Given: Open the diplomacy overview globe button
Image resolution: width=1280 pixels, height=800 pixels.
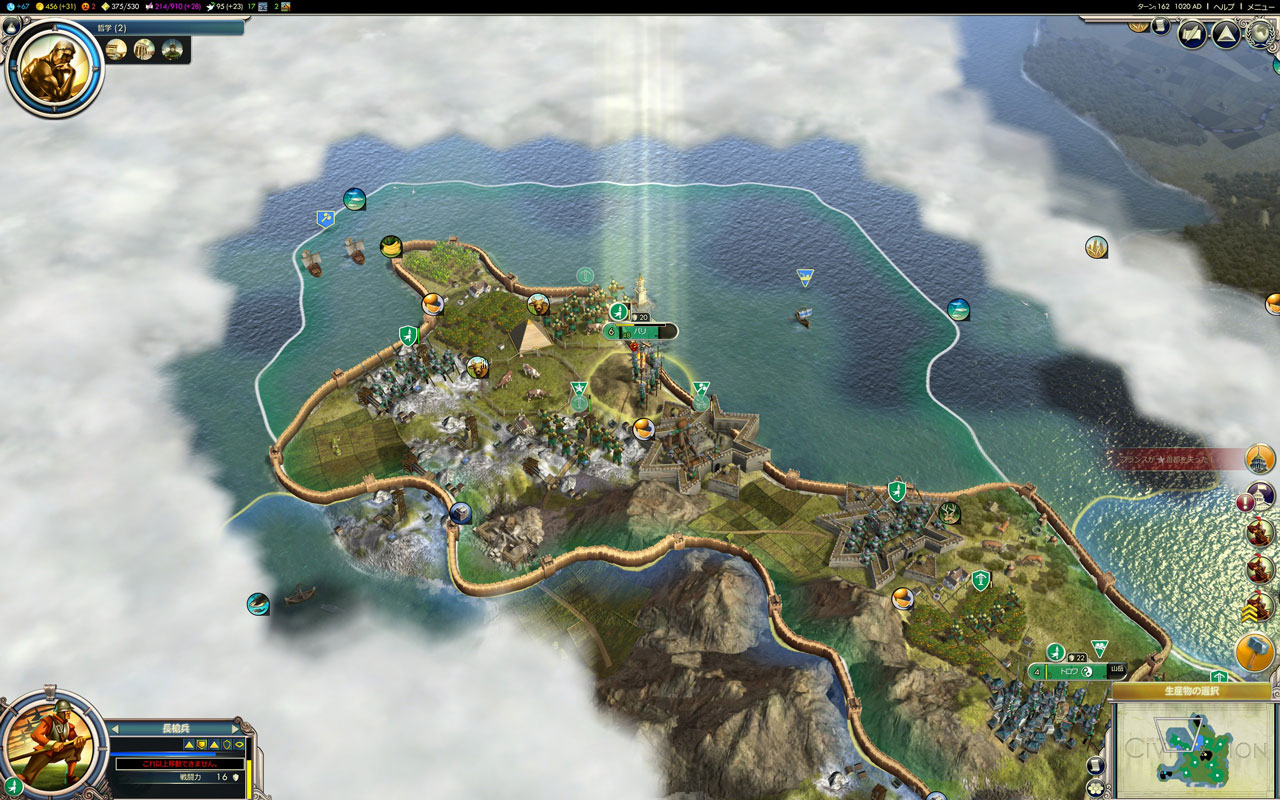Looking at the screenshot, I should coord(1259,33).
